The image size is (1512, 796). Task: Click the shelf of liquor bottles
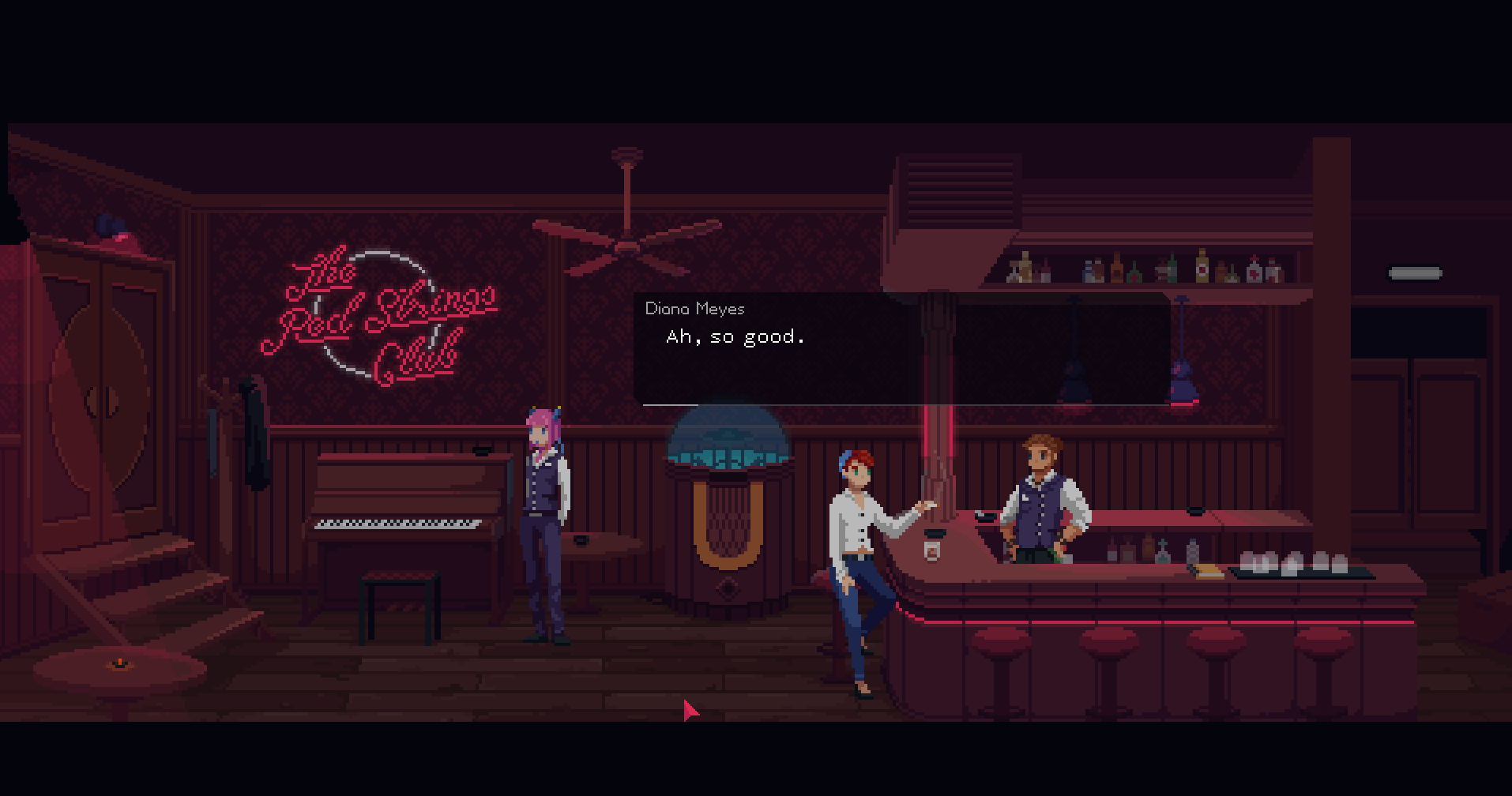coord(1138,268)
